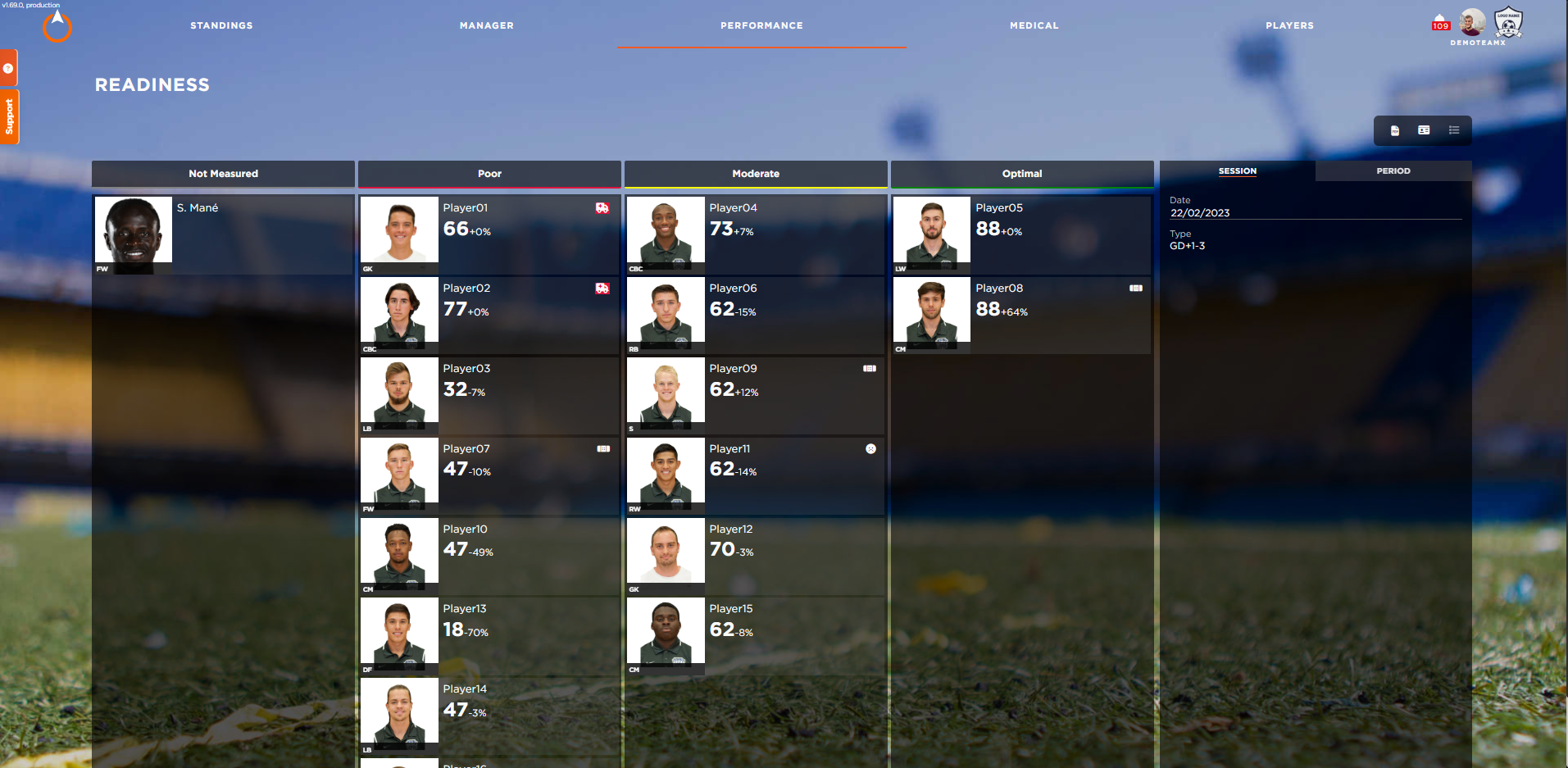Select the Player05 readiness card
1568x768 pixels.
coord(1021,234)
